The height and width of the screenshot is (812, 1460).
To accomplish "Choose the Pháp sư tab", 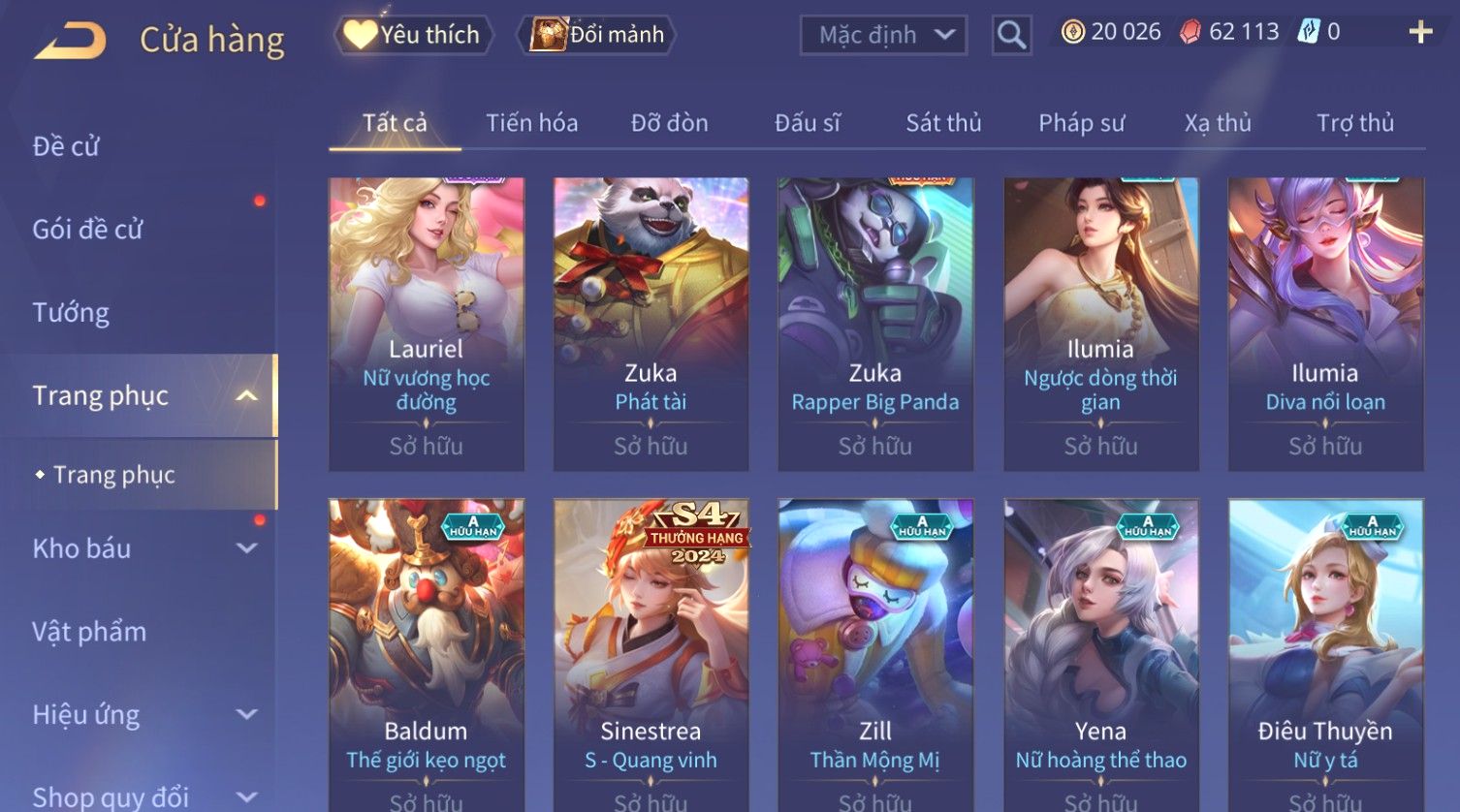I will (x=1081, y=123).
